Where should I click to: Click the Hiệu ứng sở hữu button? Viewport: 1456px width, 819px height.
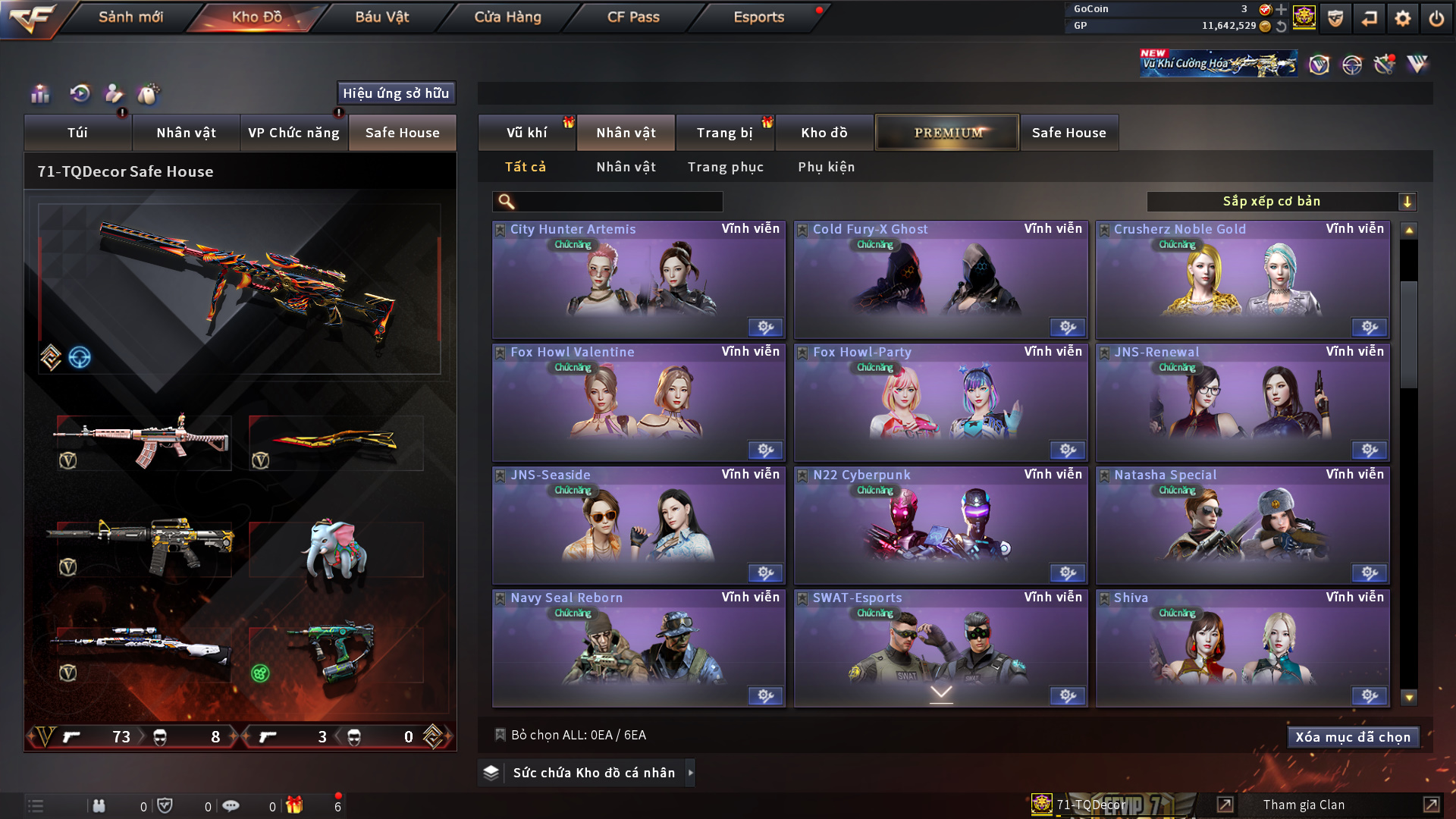click(396, 93)
